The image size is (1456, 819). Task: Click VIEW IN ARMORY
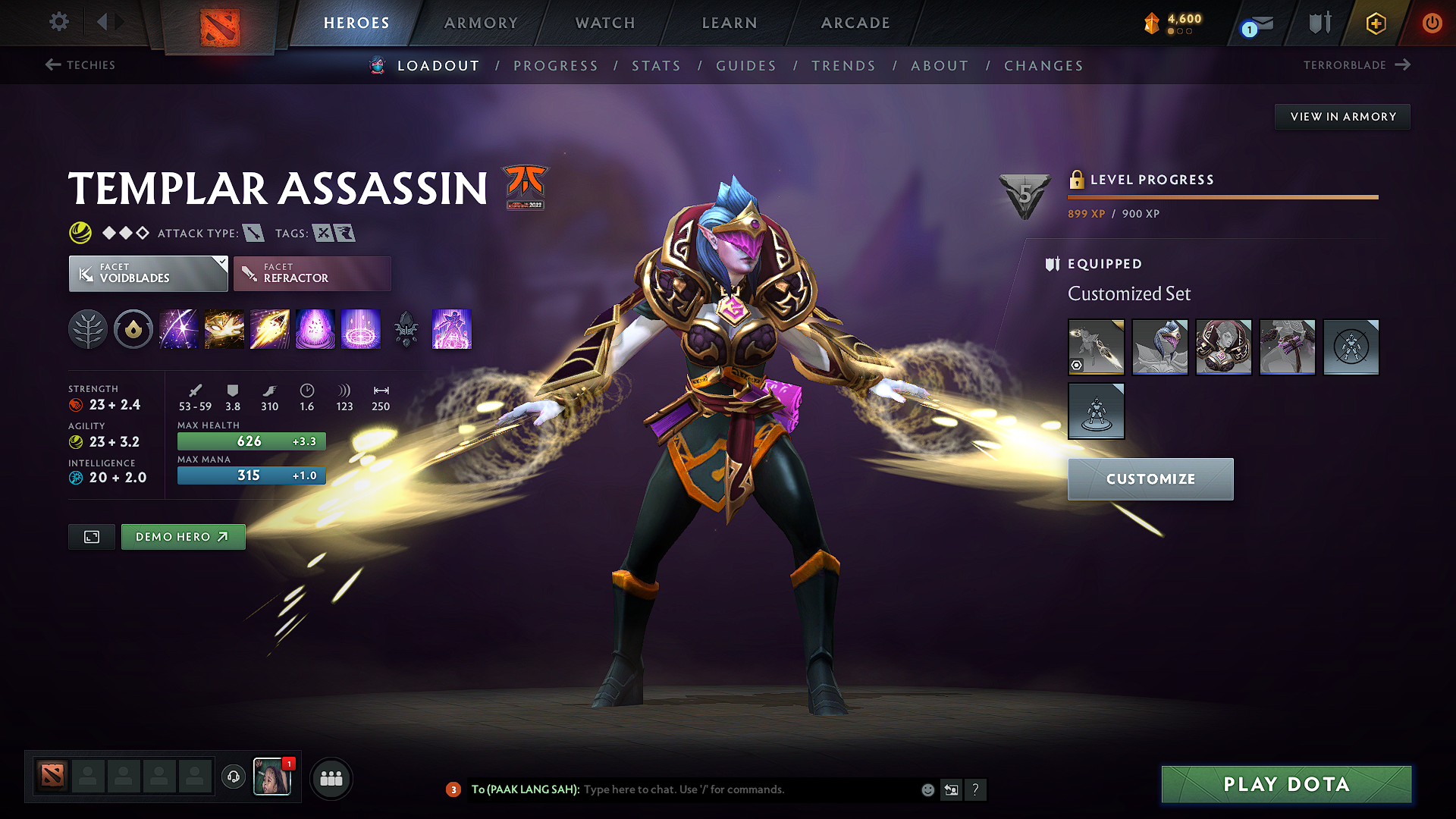pyautogui.click(x=1342, y=116)
